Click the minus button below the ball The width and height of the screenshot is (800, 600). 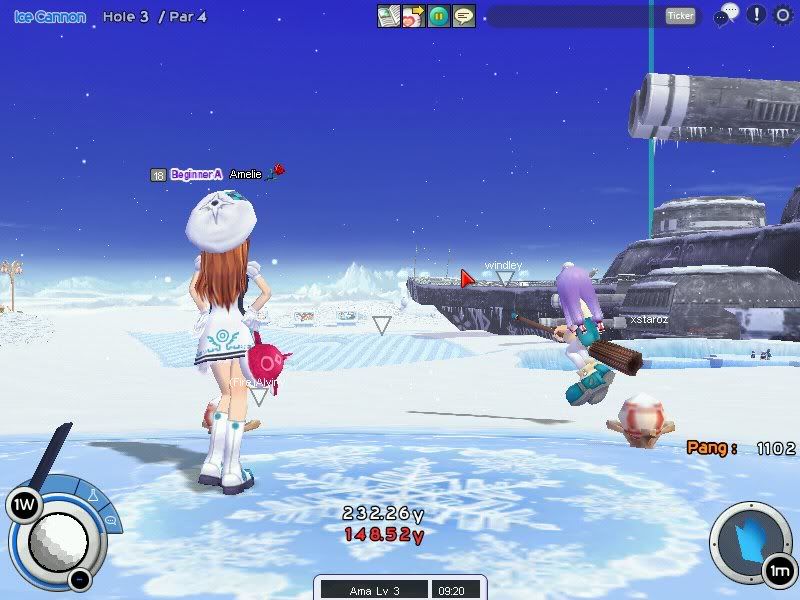click(x=80, y=578)
